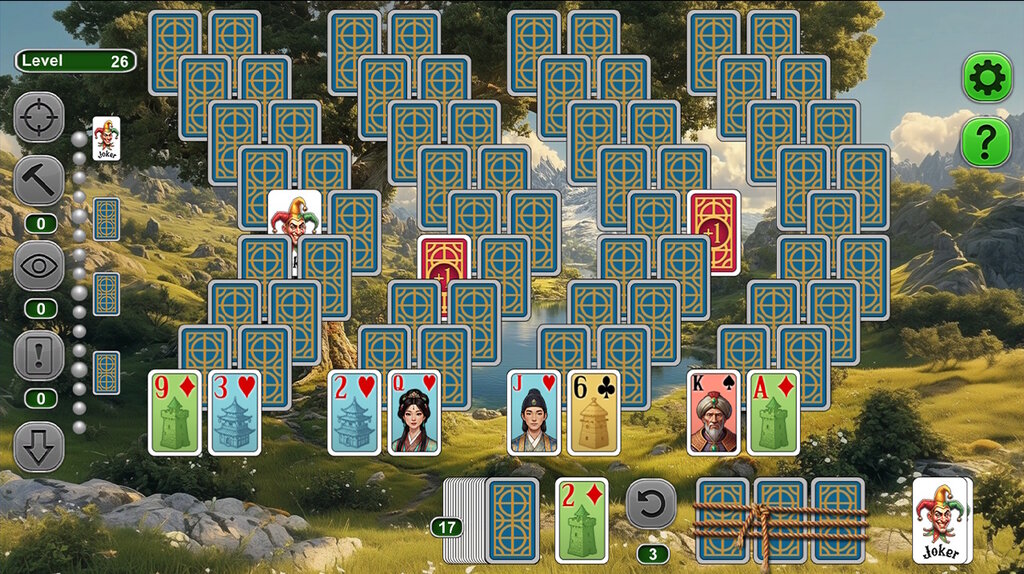Select the Ace of diamonds card
The height and width of the screenshot is (574, 1024).
click(774, 412)
